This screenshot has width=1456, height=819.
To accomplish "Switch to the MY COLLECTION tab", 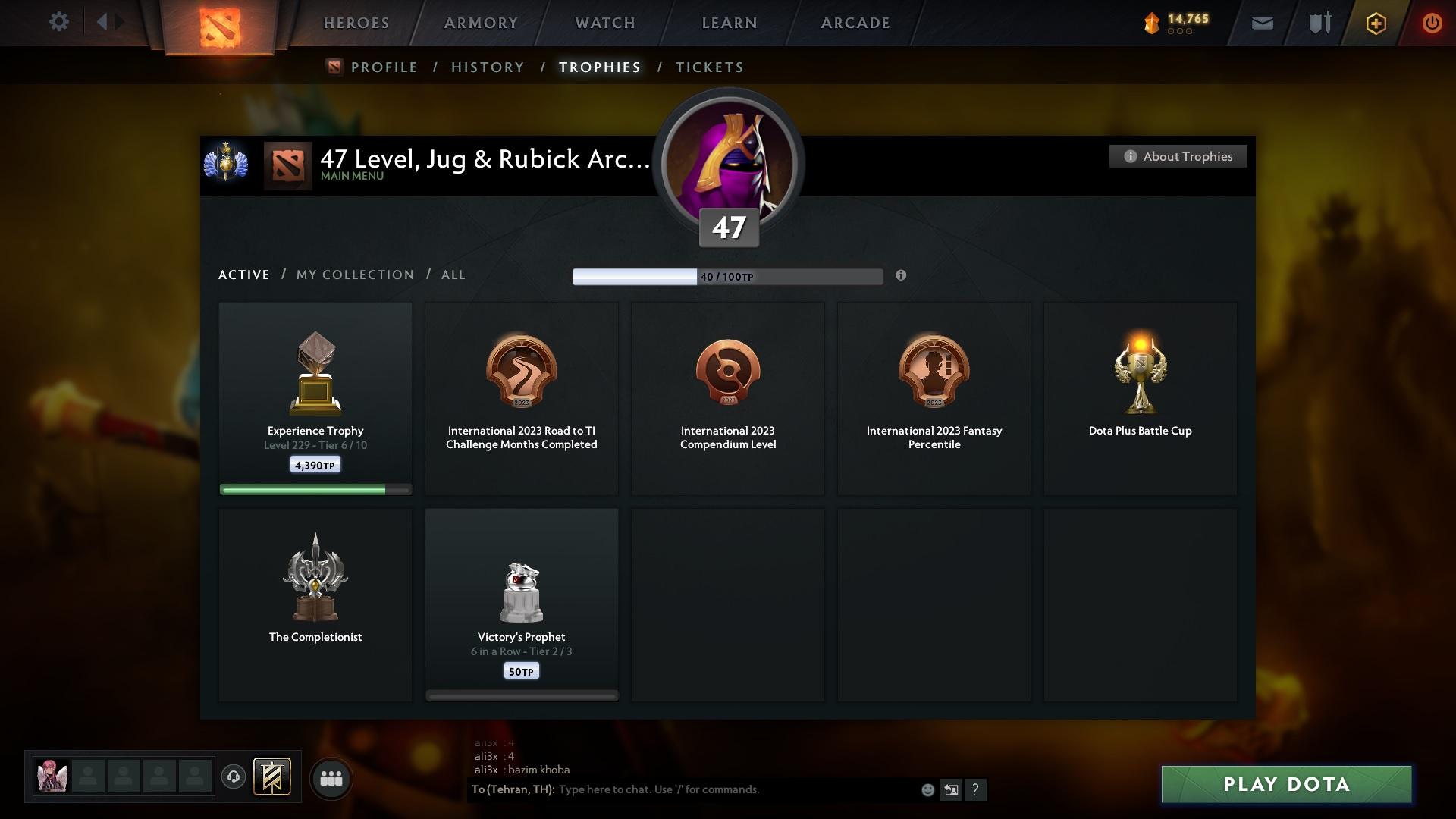I will [353, 275].
